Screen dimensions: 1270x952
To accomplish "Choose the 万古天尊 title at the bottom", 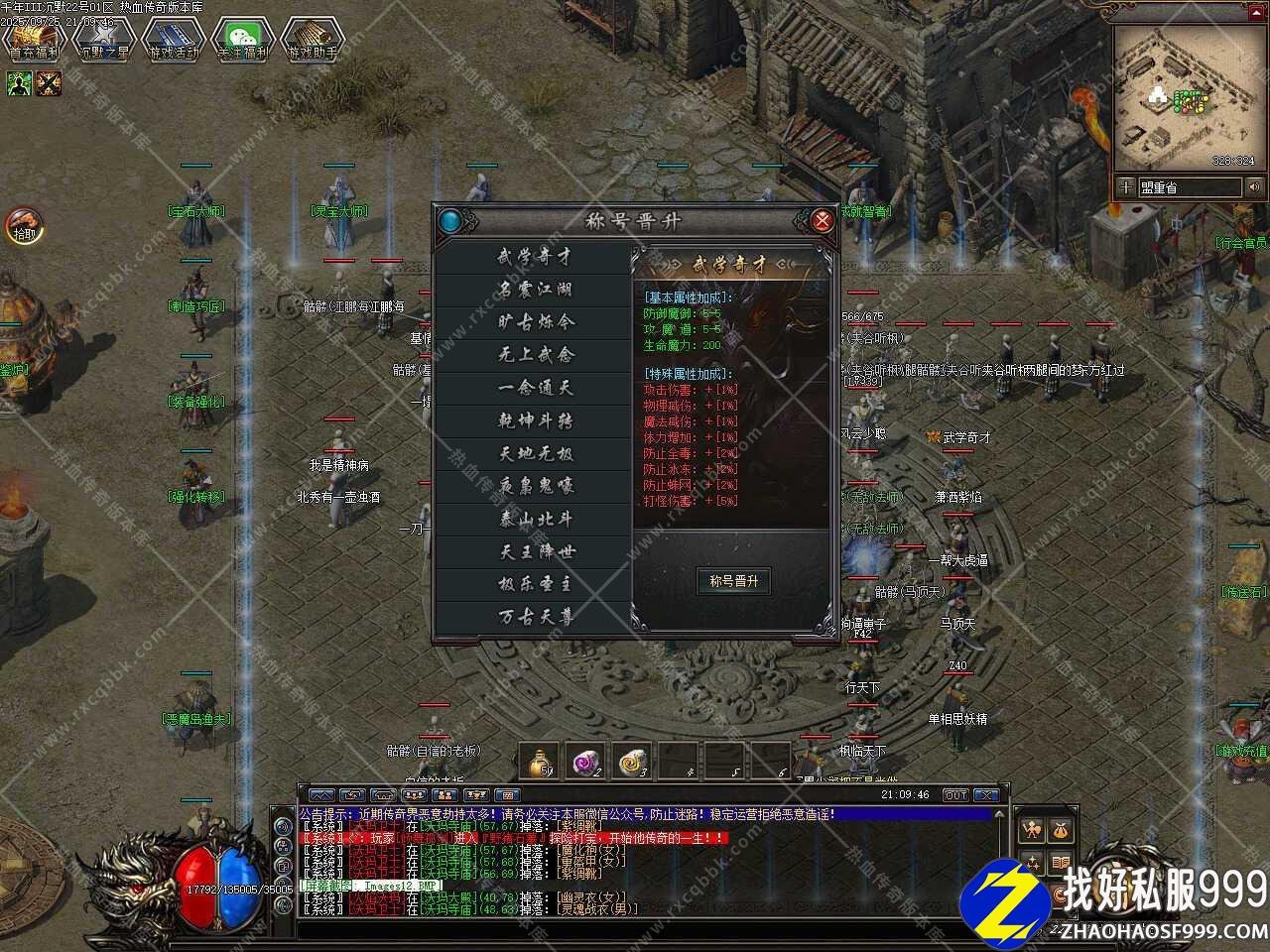I will point(535,617).
